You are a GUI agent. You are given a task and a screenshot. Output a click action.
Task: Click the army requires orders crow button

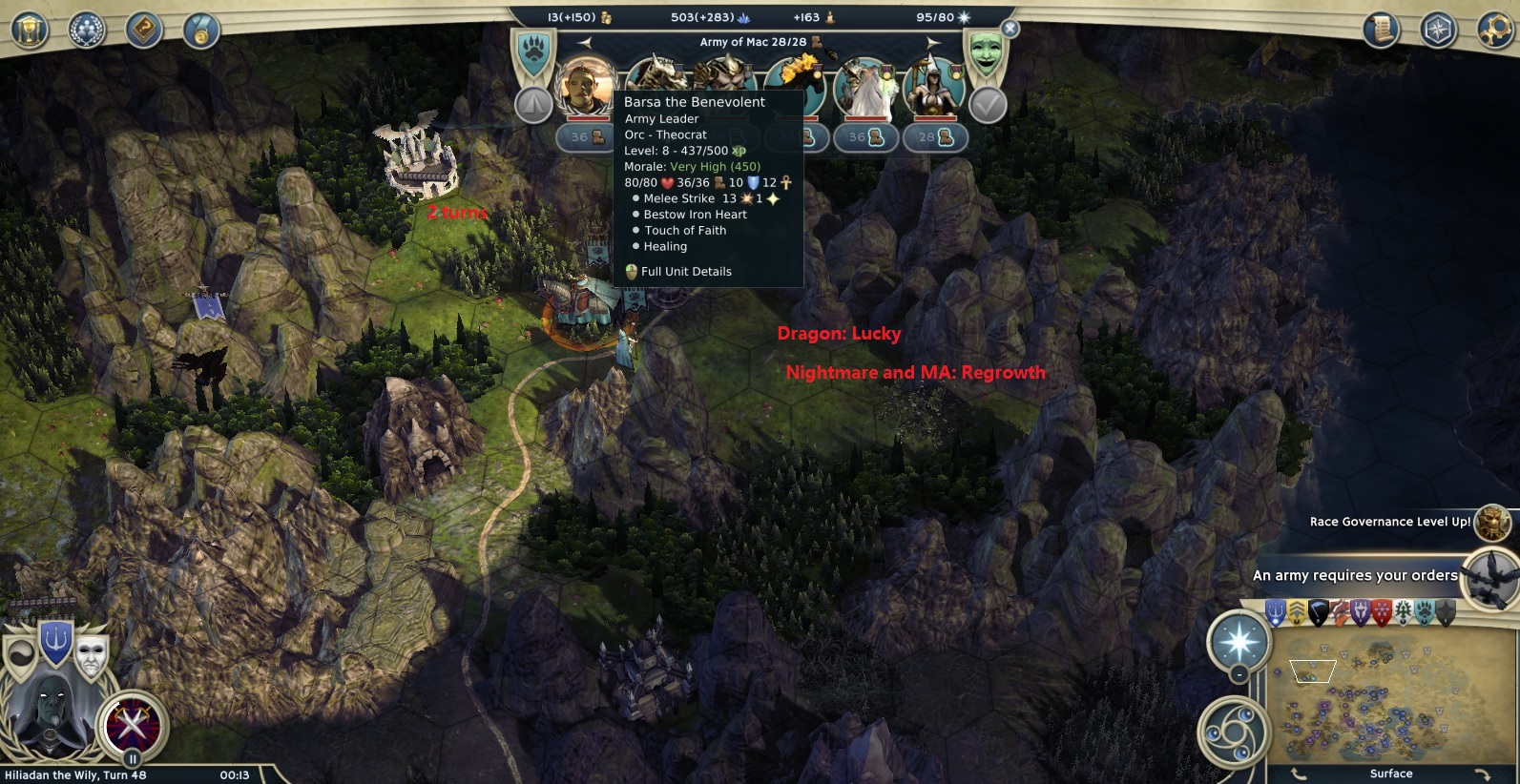1491,576
